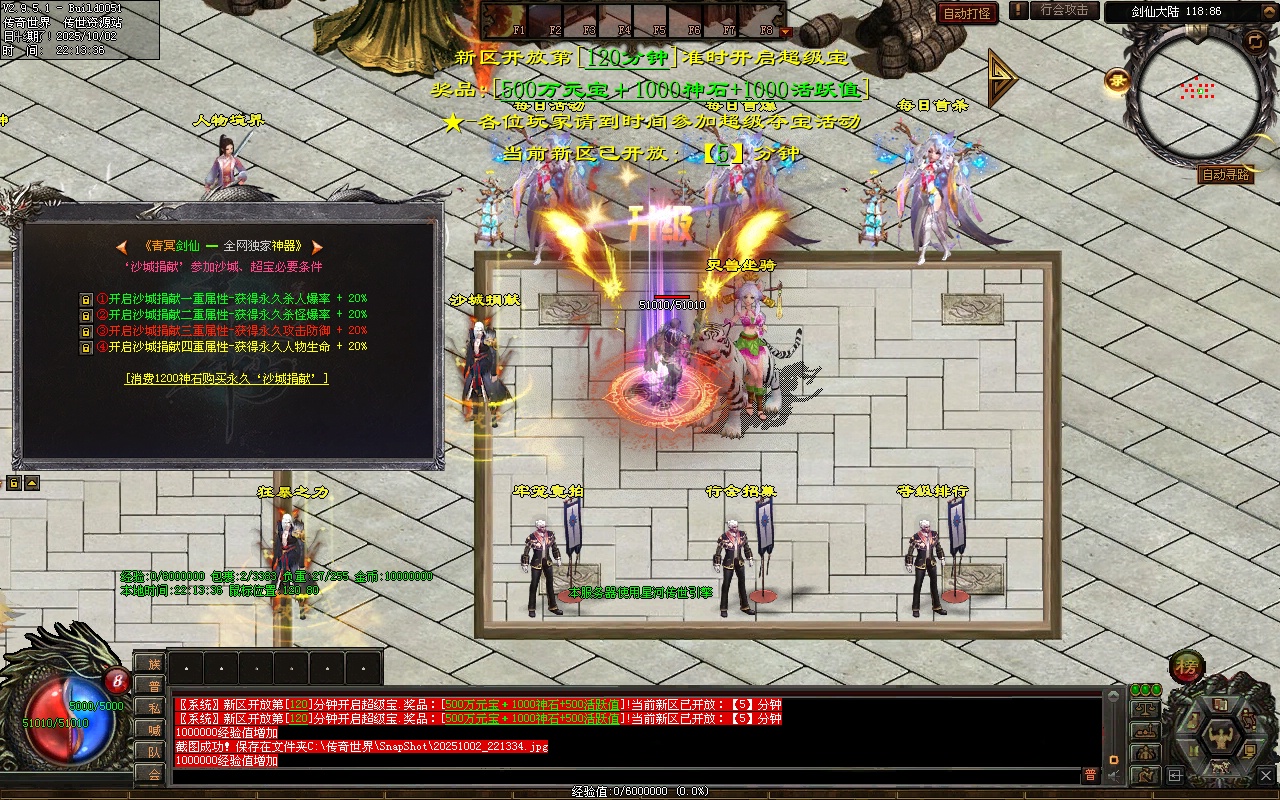Click the round gold 录 button
Viewport: 1280px width, 800px height.
[x=1117, y=81]
